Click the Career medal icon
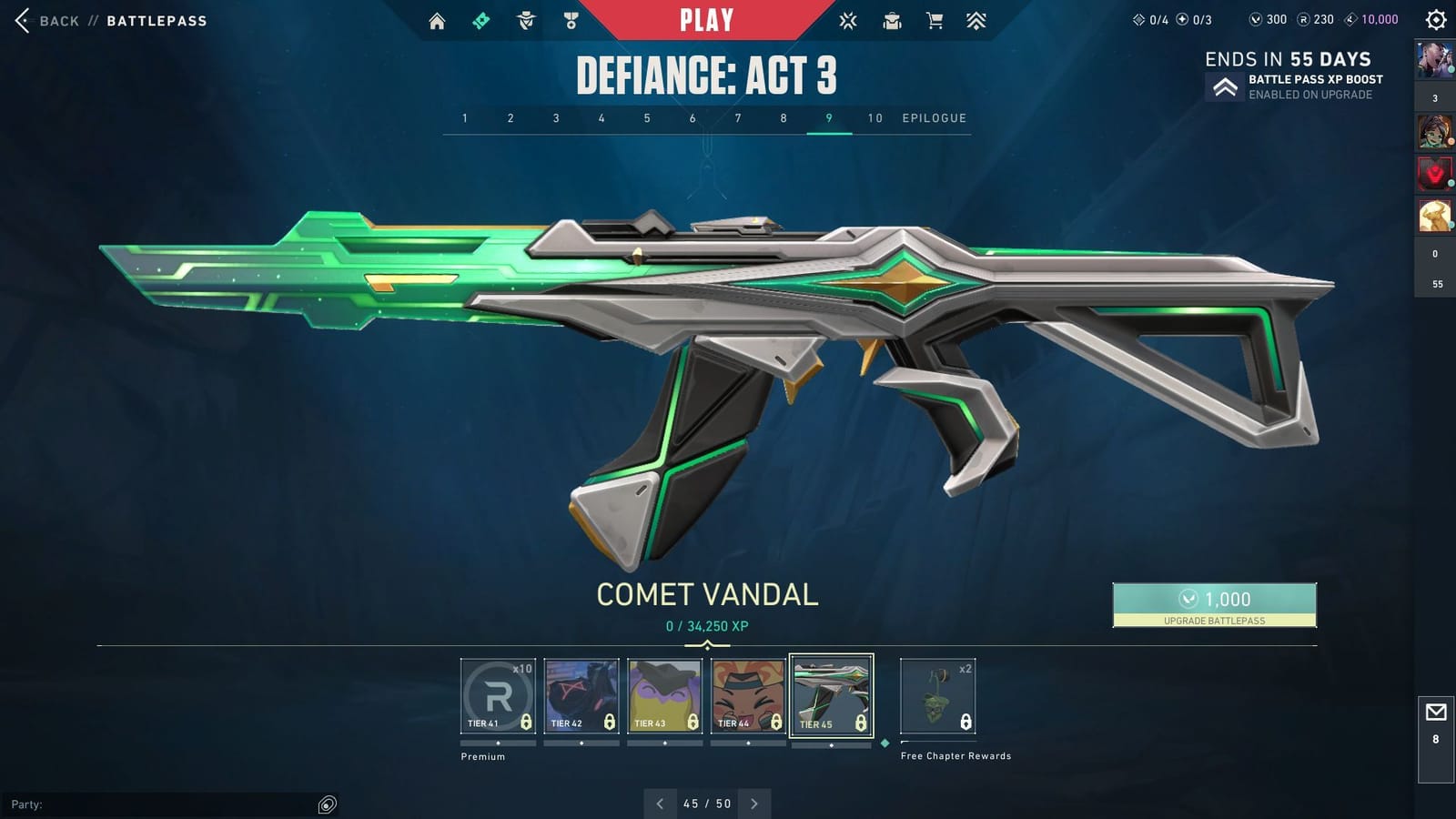 click(571, 20)
